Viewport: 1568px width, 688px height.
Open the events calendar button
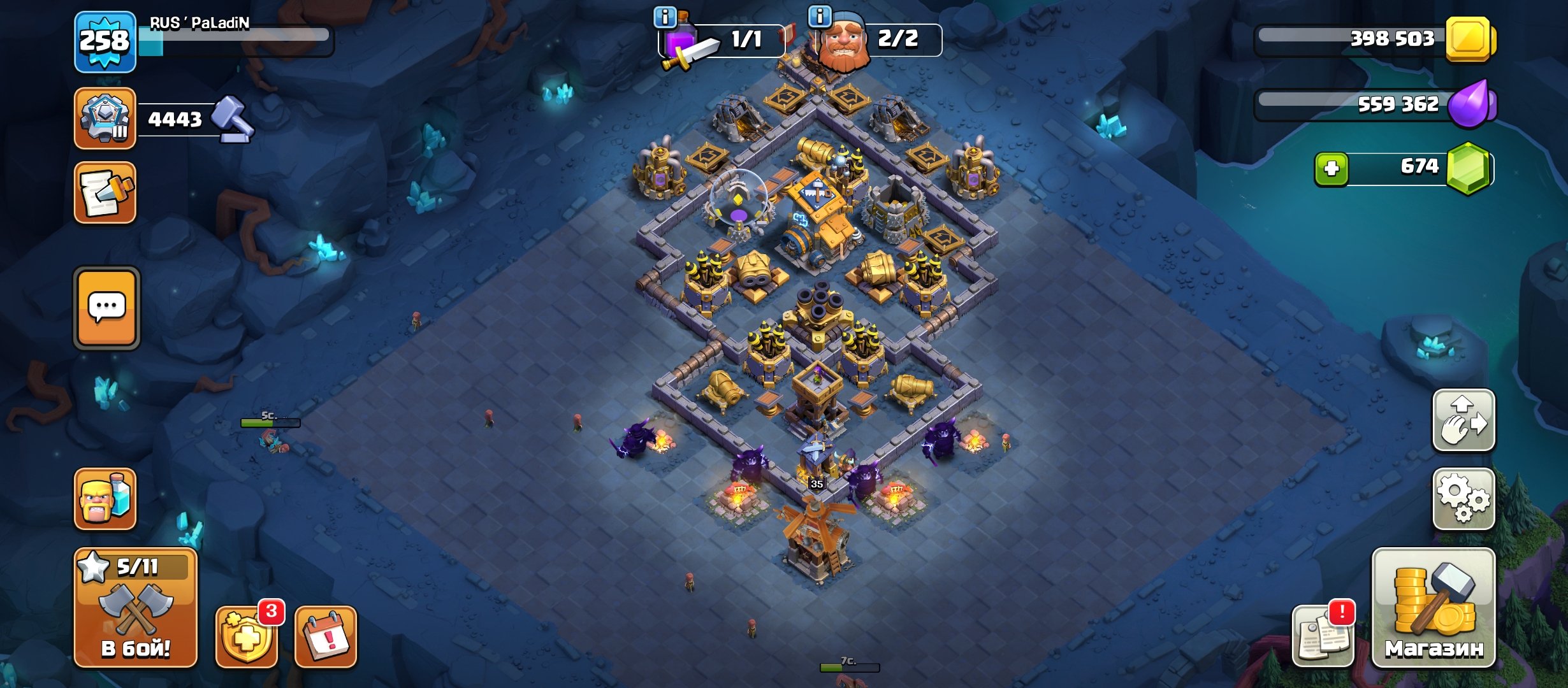click(x=326, y=636)
